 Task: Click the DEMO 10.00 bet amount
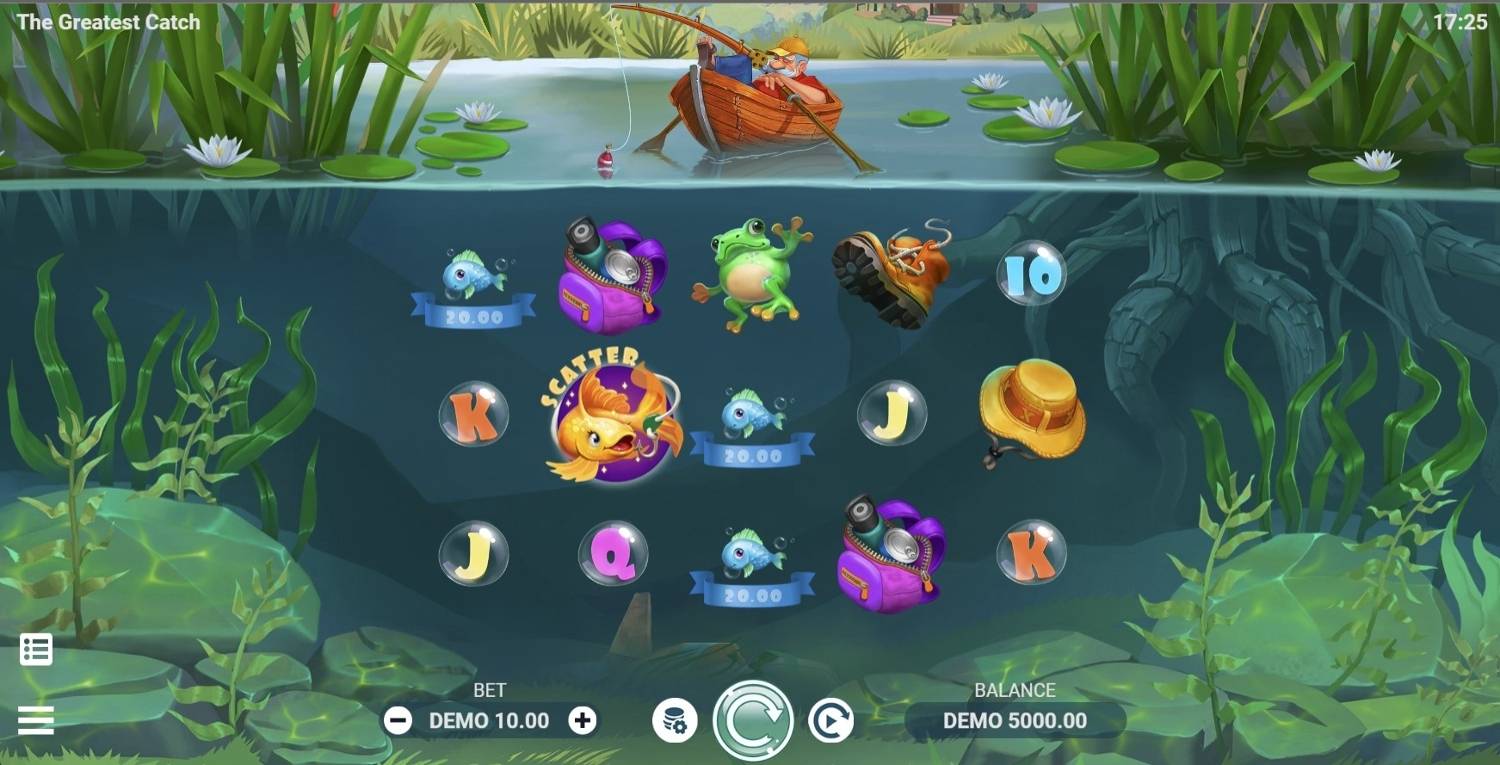coord(490,718)
